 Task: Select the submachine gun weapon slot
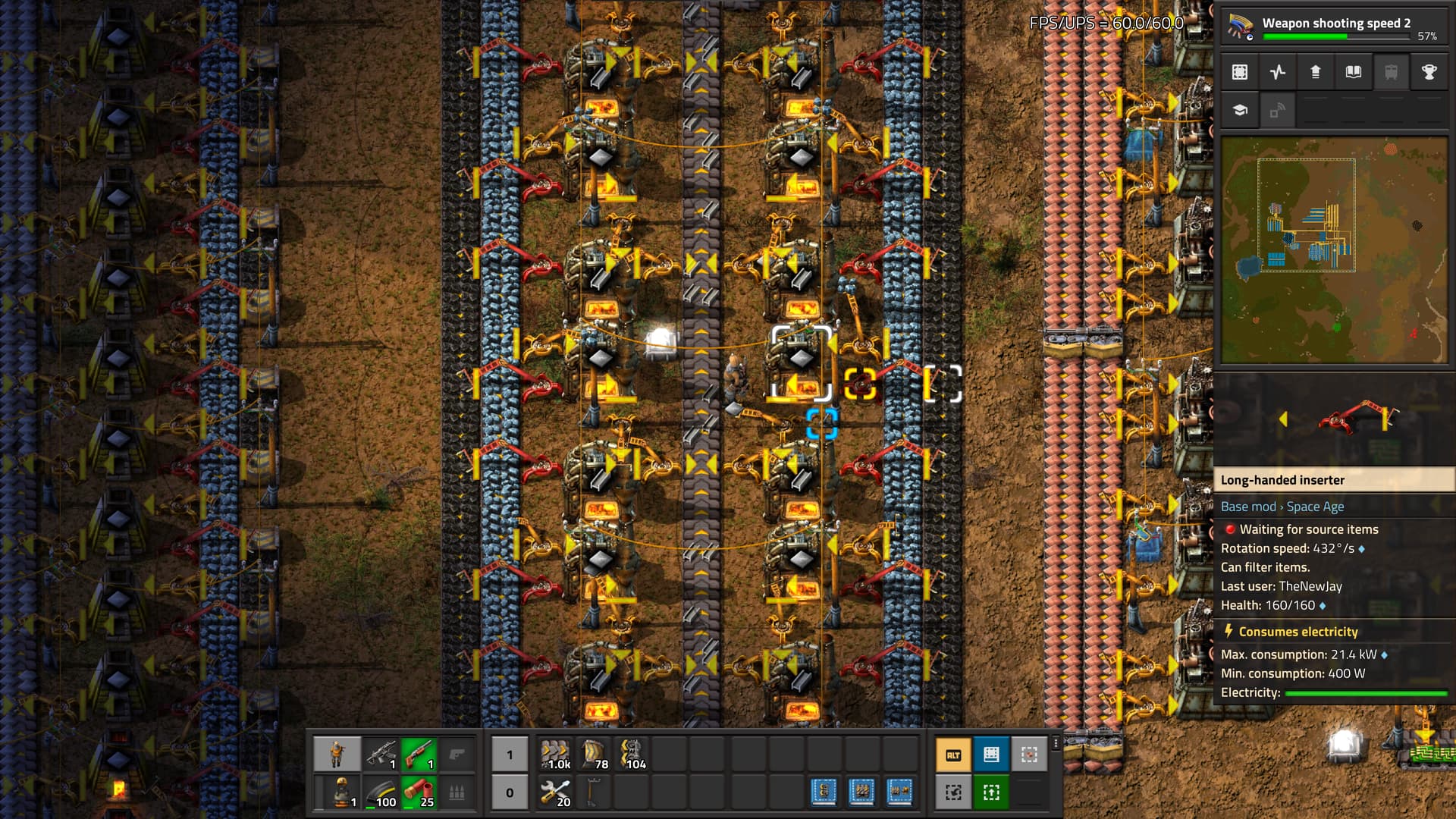click(381, 754)
